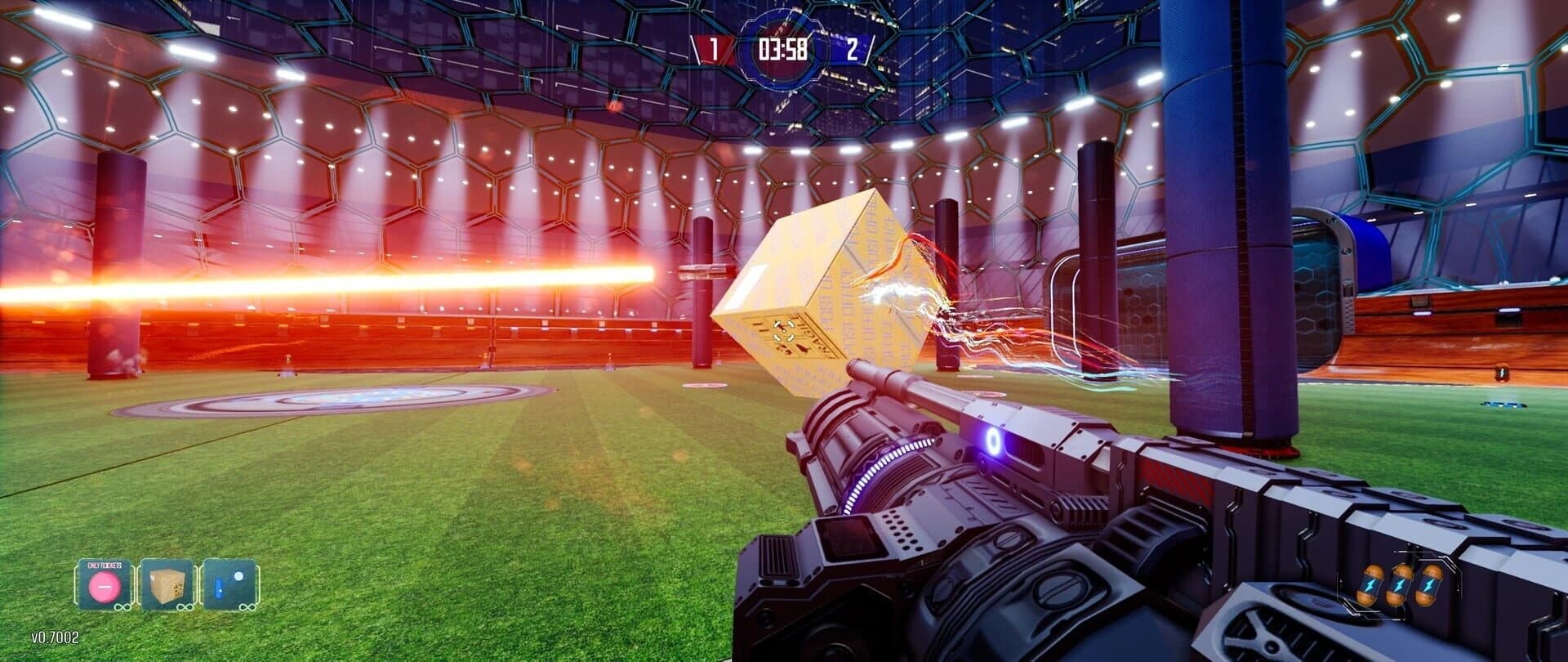This screenshot has width=1568, height=662.
Task: Click the rightmost lightning battery capsule icon
Action: coord(1429,584)
